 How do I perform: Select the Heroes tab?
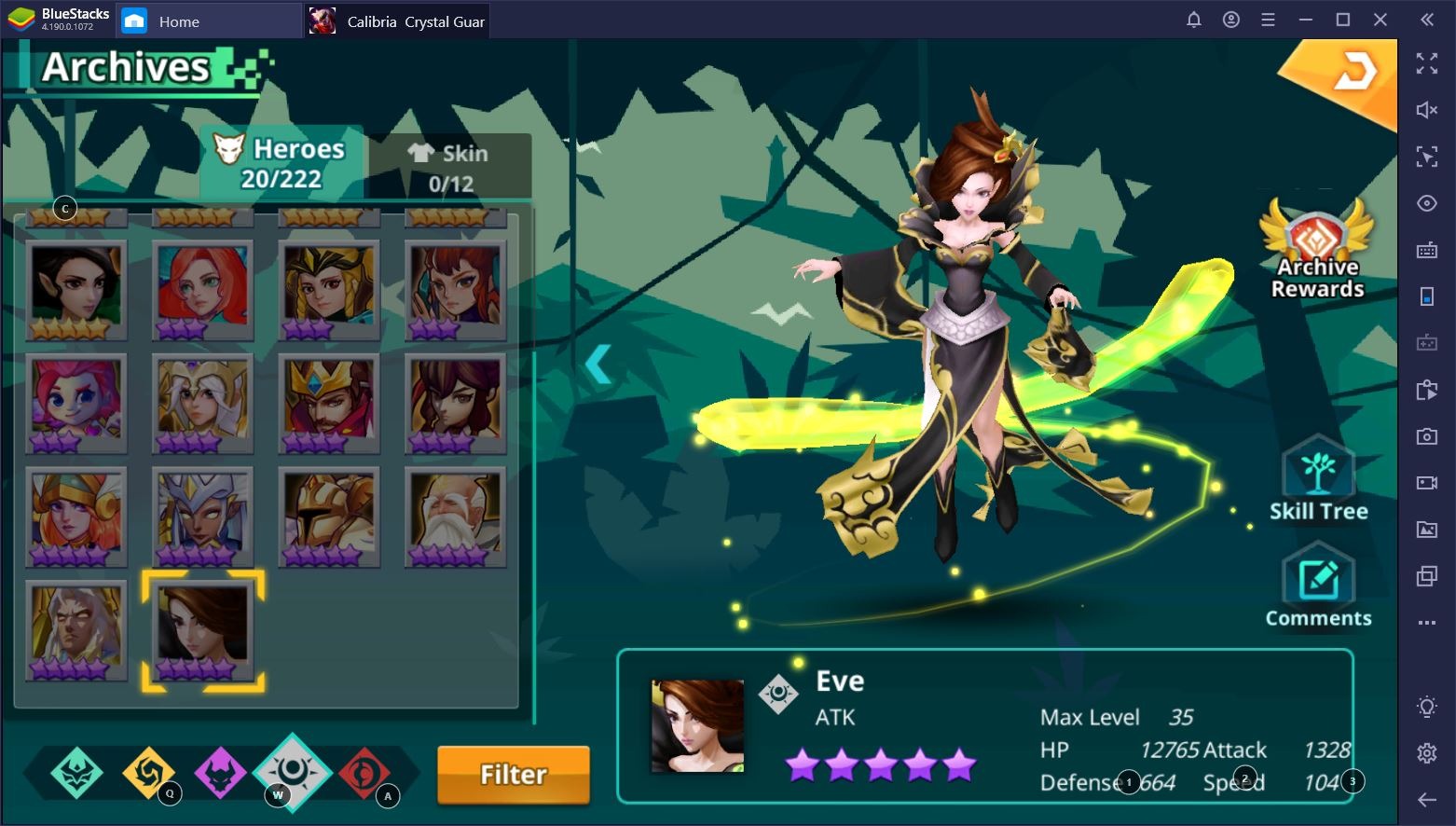coord(282,162)
